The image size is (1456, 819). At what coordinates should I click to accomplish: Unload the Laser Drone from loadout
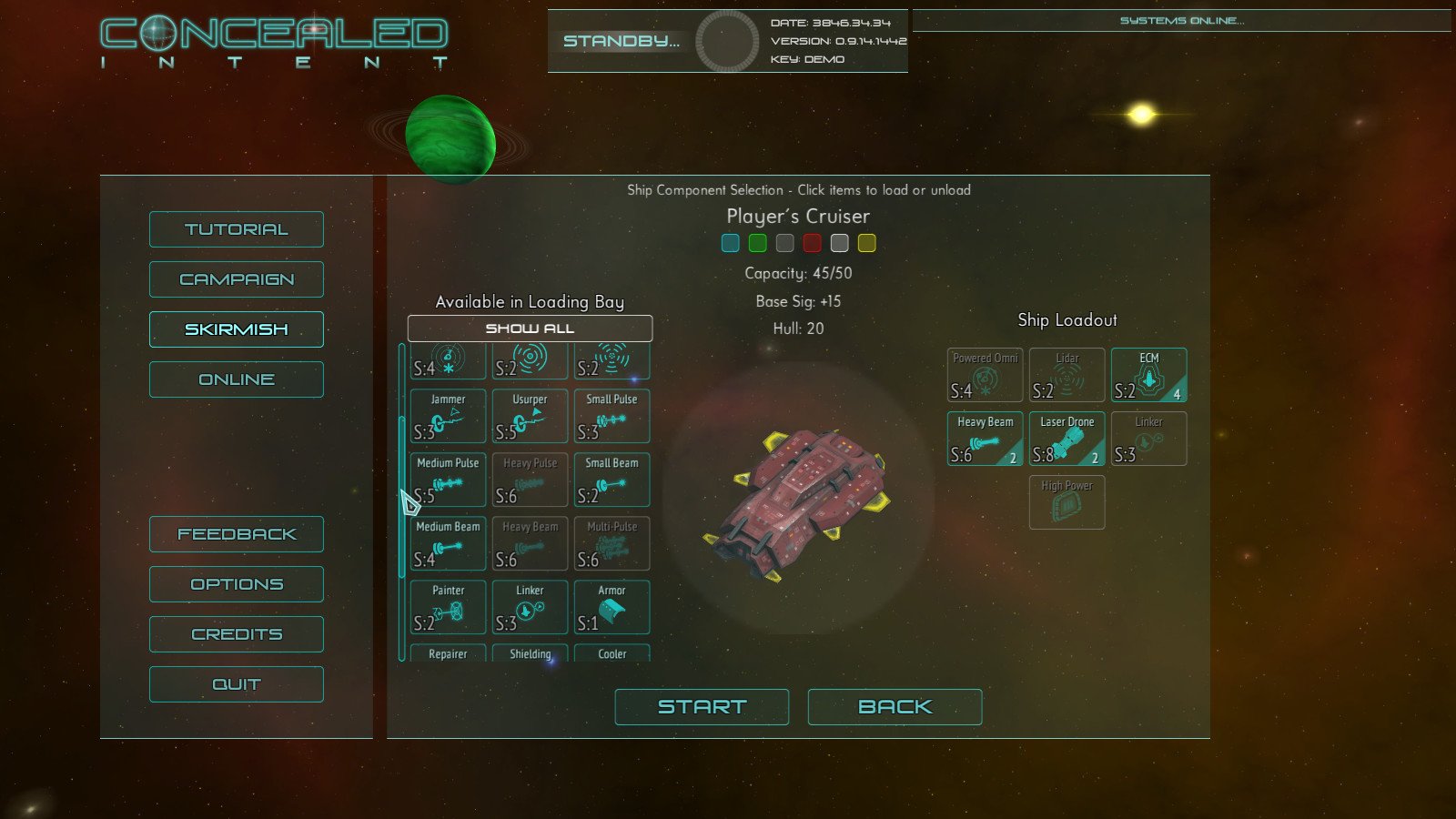click(1067, 438)
